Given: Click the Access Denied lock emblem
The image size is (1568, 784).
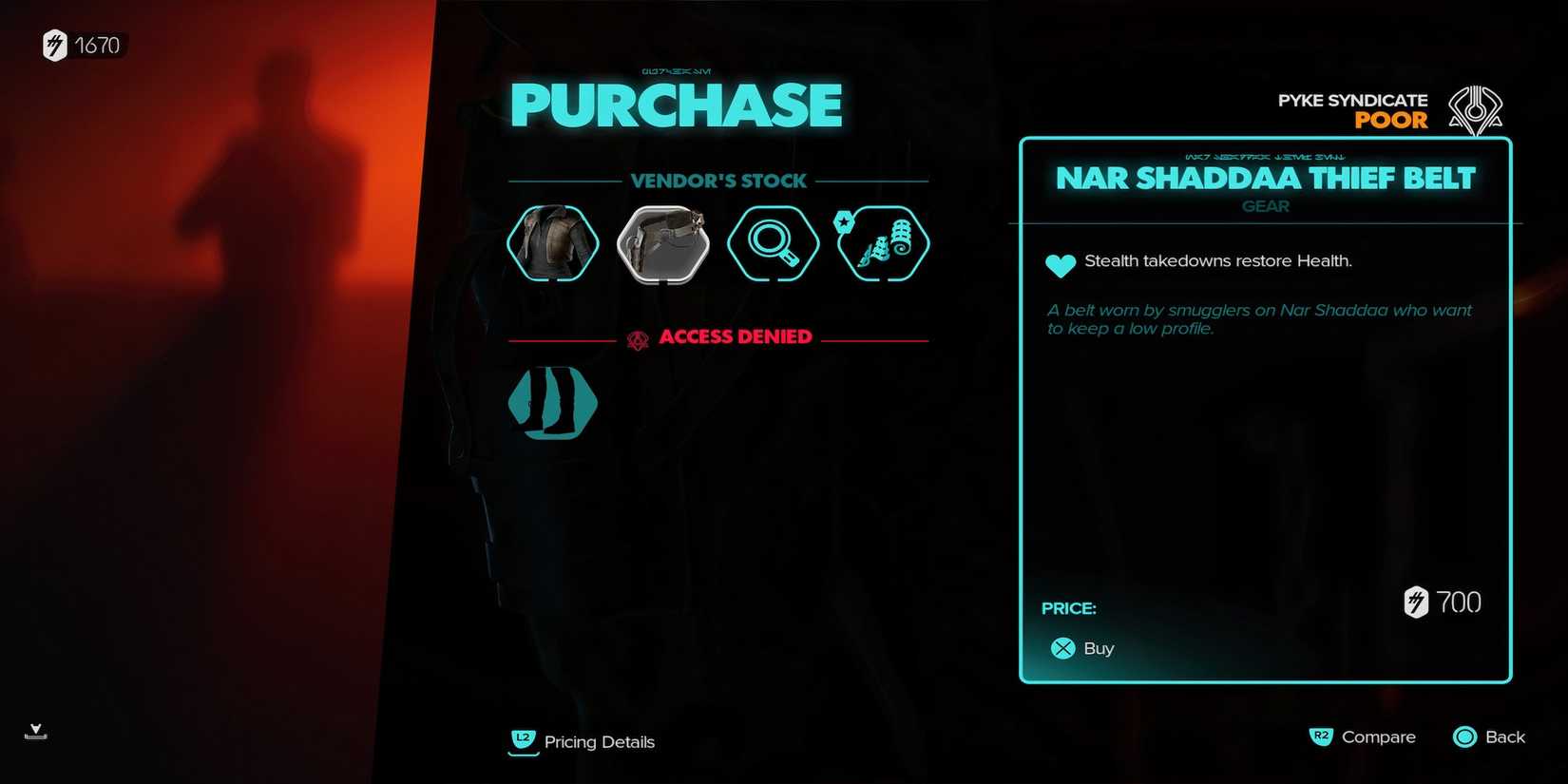Looking at the screenshot, I should (636, 336).
